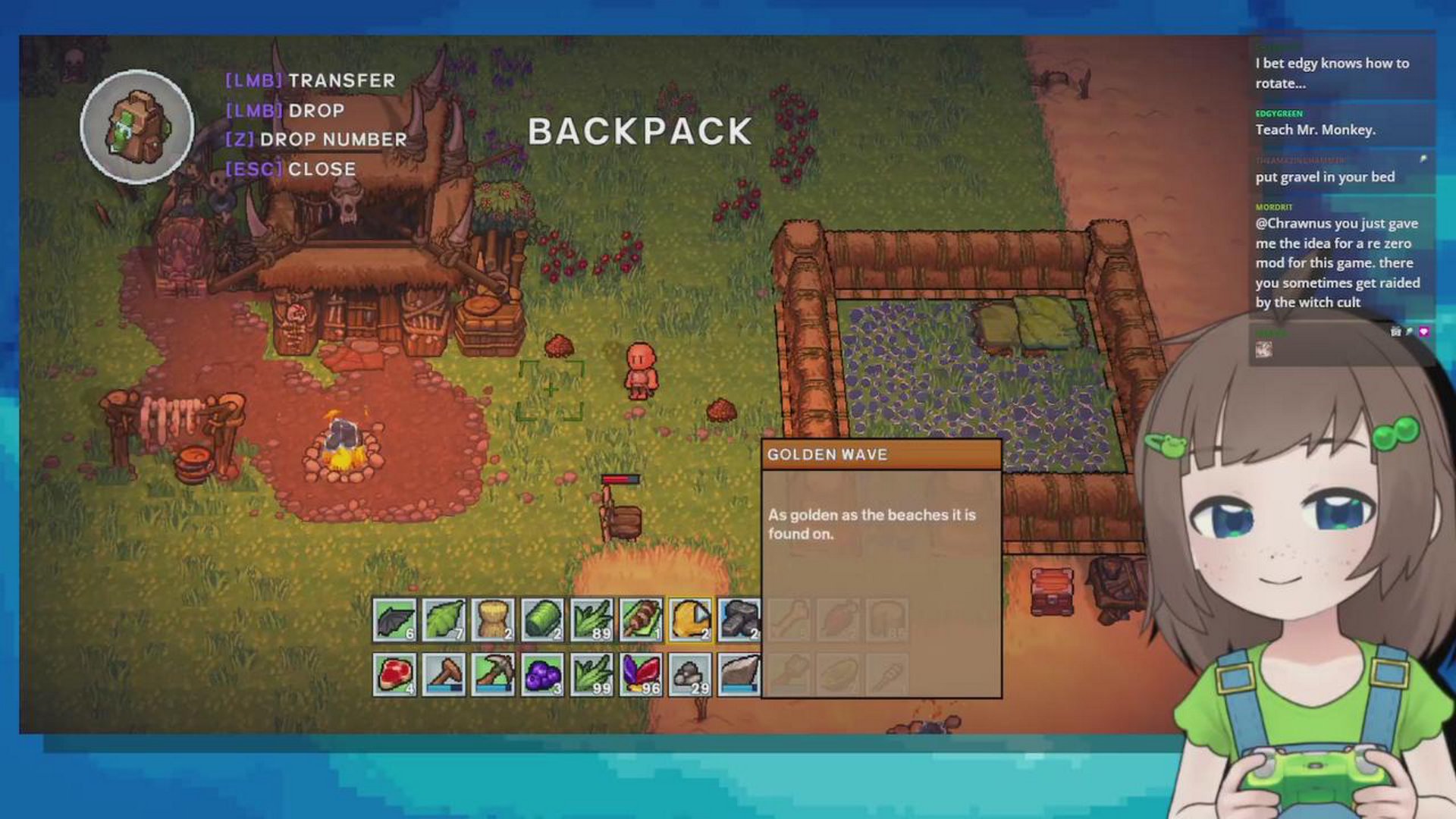Select the Golden Wave shell slot
The image size is (1456, 819).
coord(690,620)
